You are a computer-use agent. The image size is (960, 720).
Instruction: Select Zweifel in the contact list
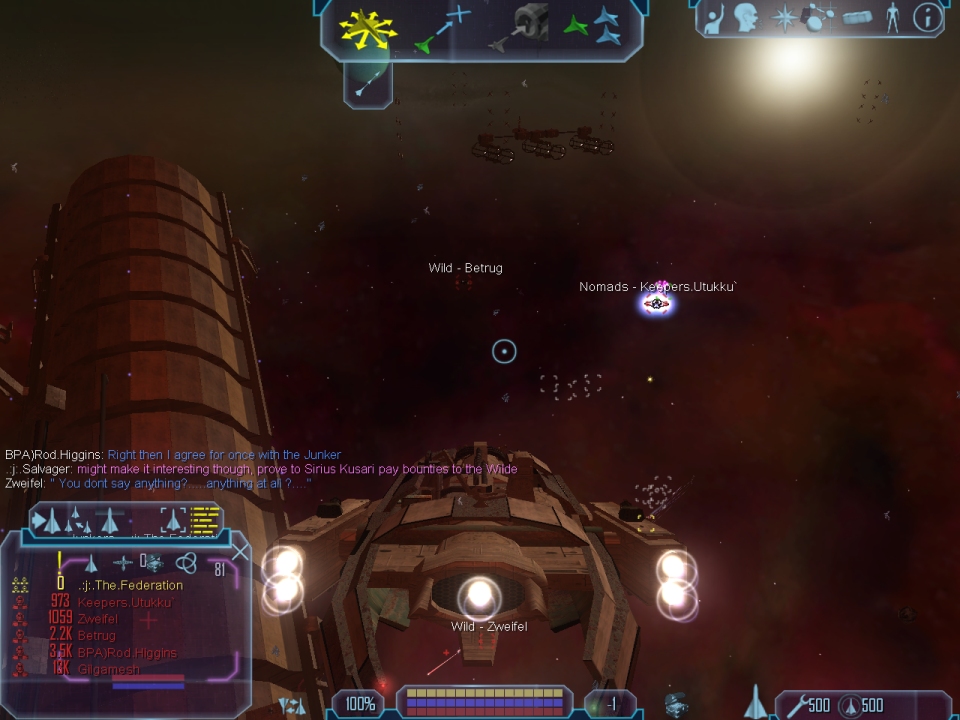click(x=98, y=619)
